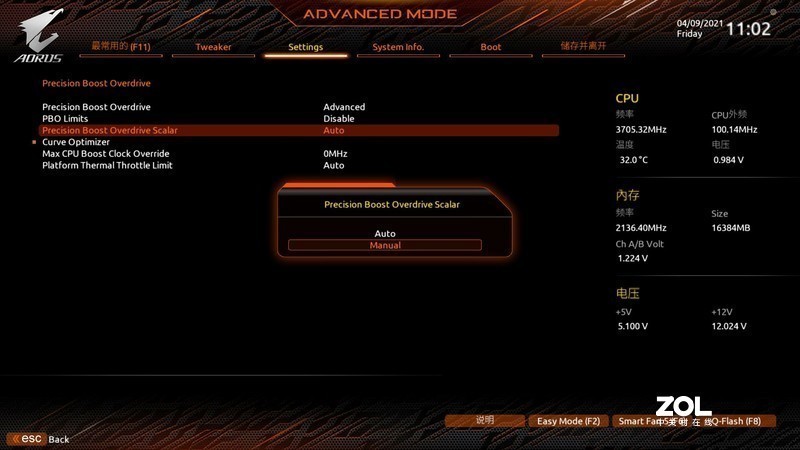Switch to Easy Mode (F2)
The width and height of the screenshot is (800, 450).
point(568,421)
